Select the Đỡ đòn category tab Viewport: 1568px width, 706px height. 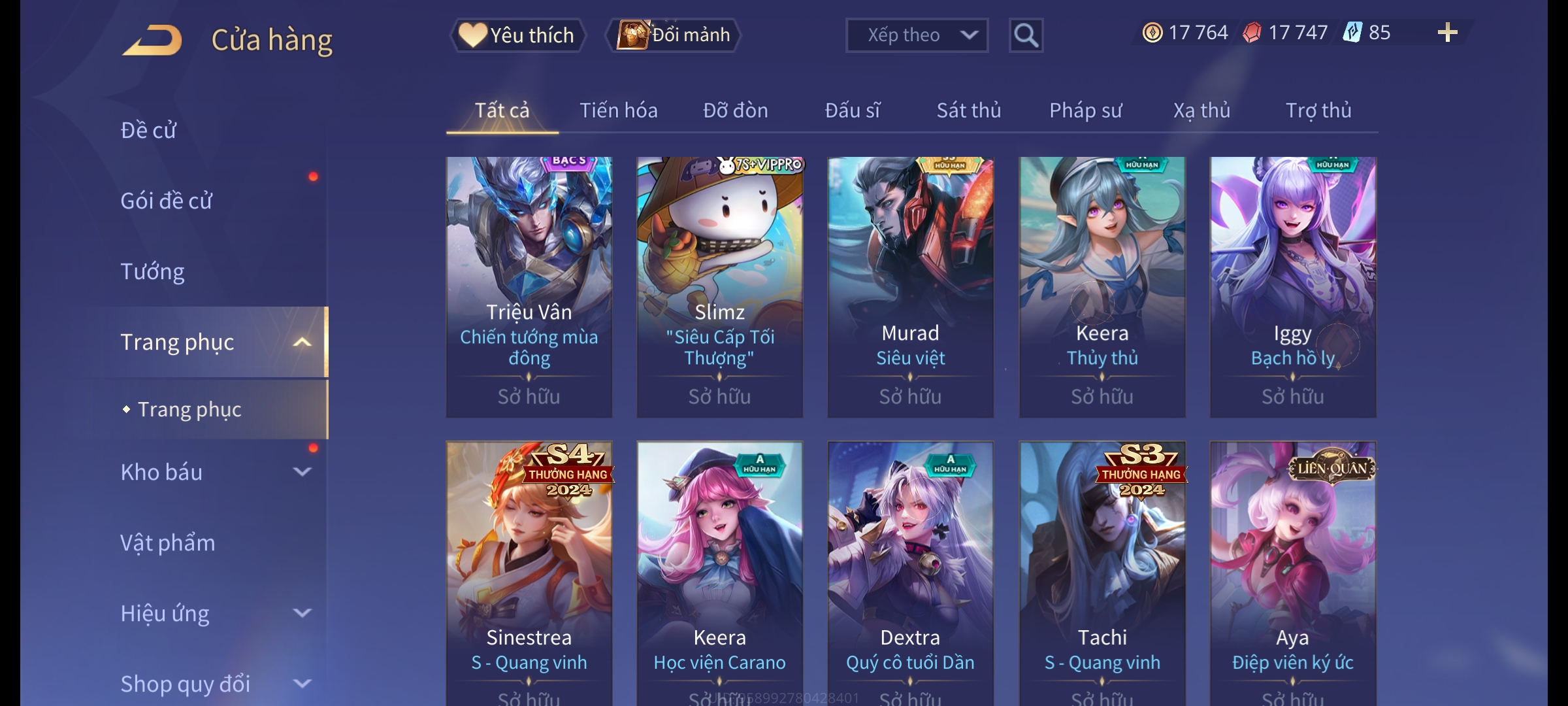pos(735,110)
